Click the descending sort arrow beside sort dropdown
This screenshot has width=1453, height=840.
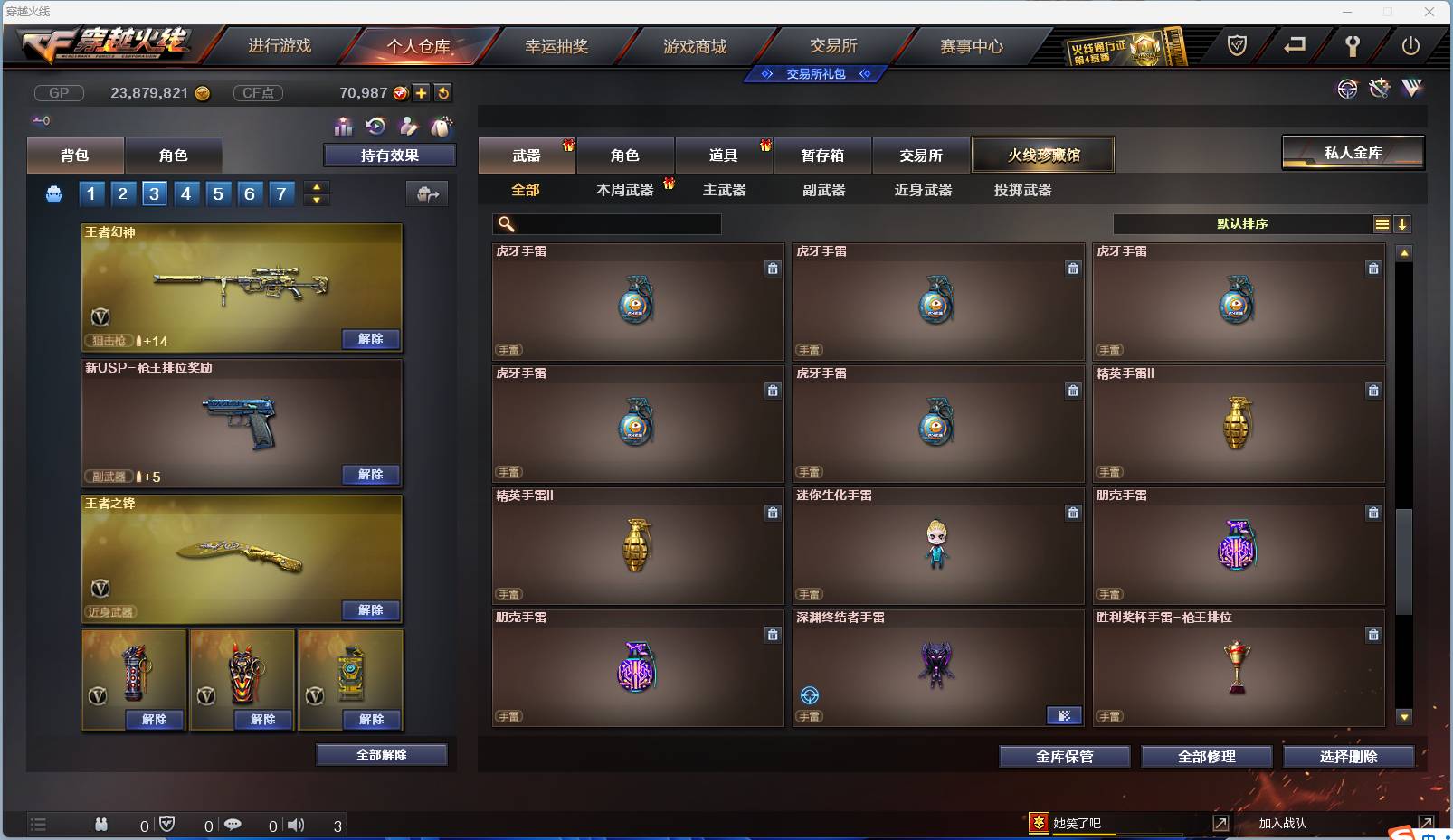1403,223
